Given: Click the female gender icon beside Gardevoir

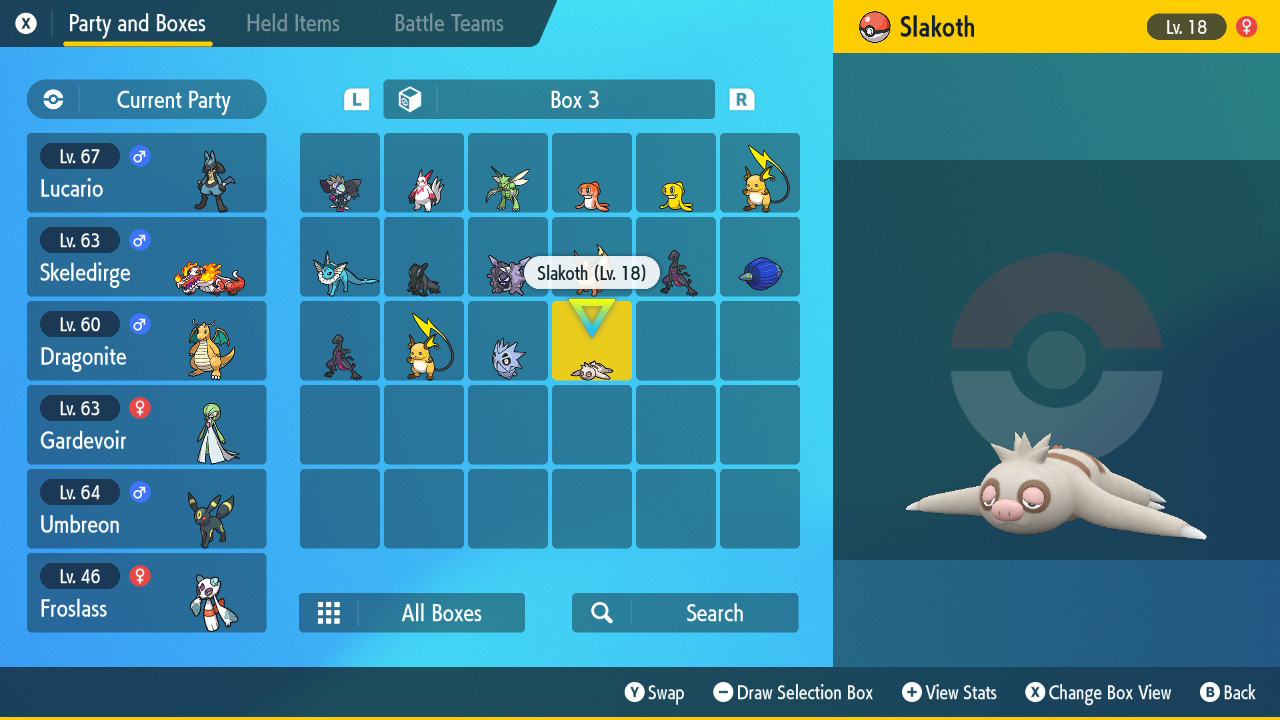Looking at the screenshot, I should [138, 408].
